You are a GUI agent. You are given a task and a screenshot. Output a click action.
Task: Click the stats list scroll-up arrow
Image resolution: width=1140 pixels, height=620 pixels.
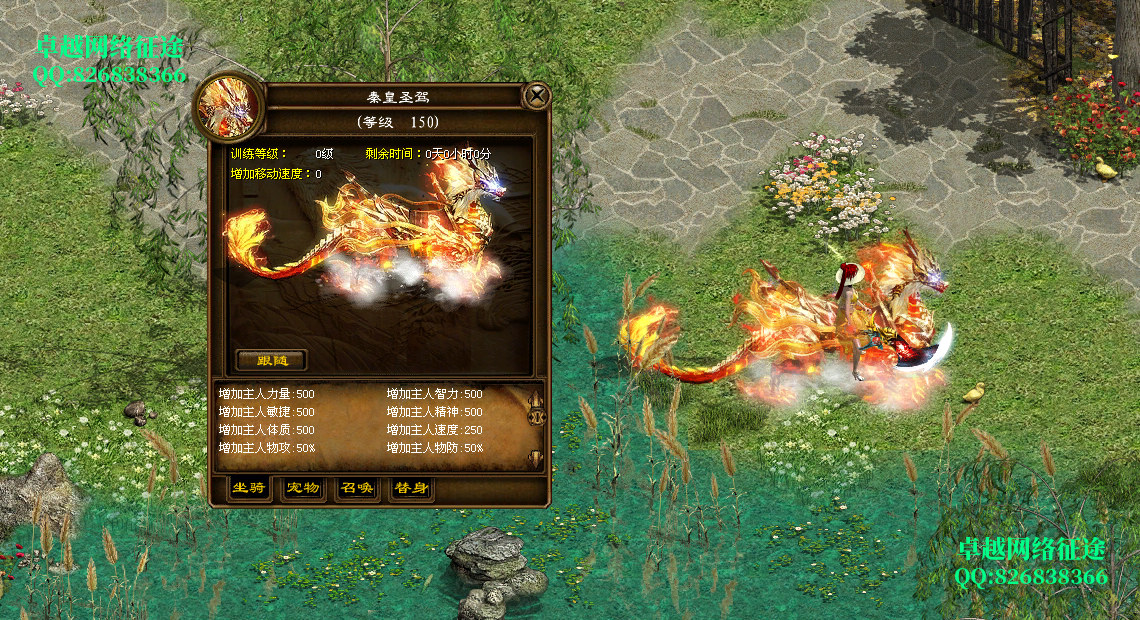click(x=536, y=399)
